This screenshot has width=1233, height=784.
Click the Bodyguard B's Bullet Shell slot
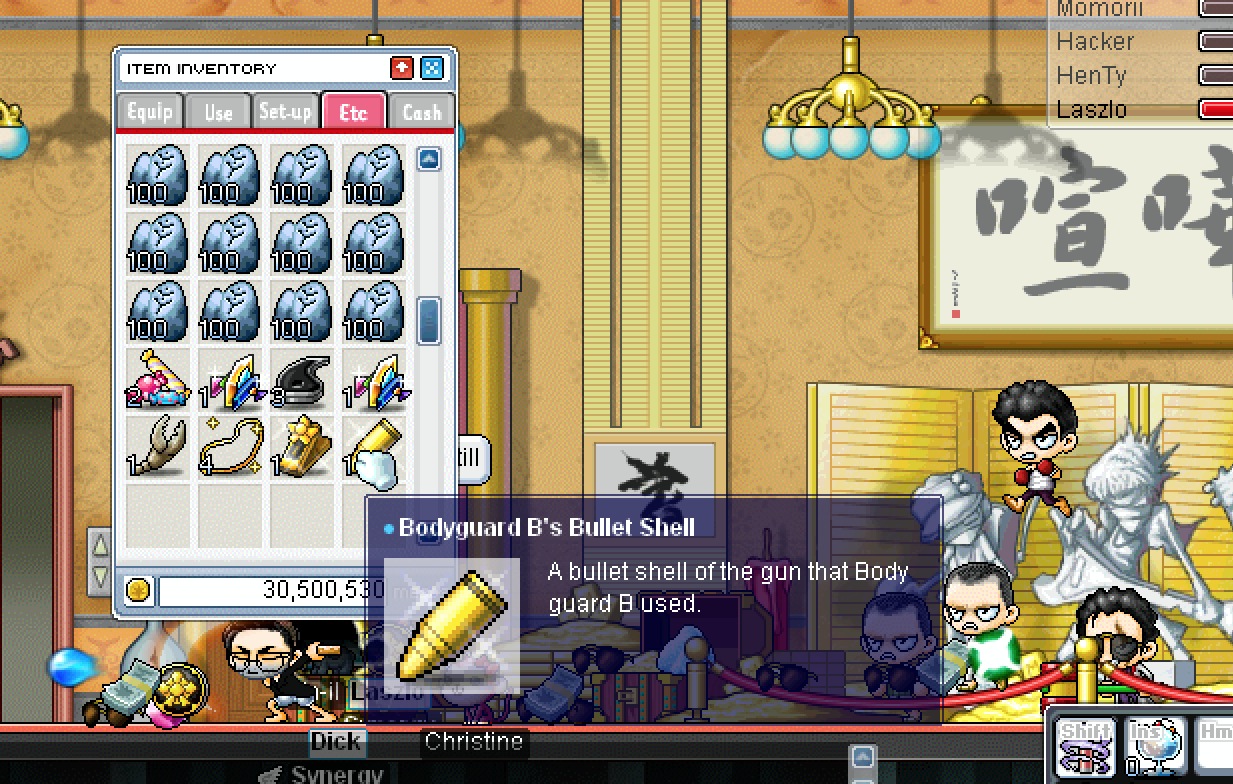(x=373, y=447)
